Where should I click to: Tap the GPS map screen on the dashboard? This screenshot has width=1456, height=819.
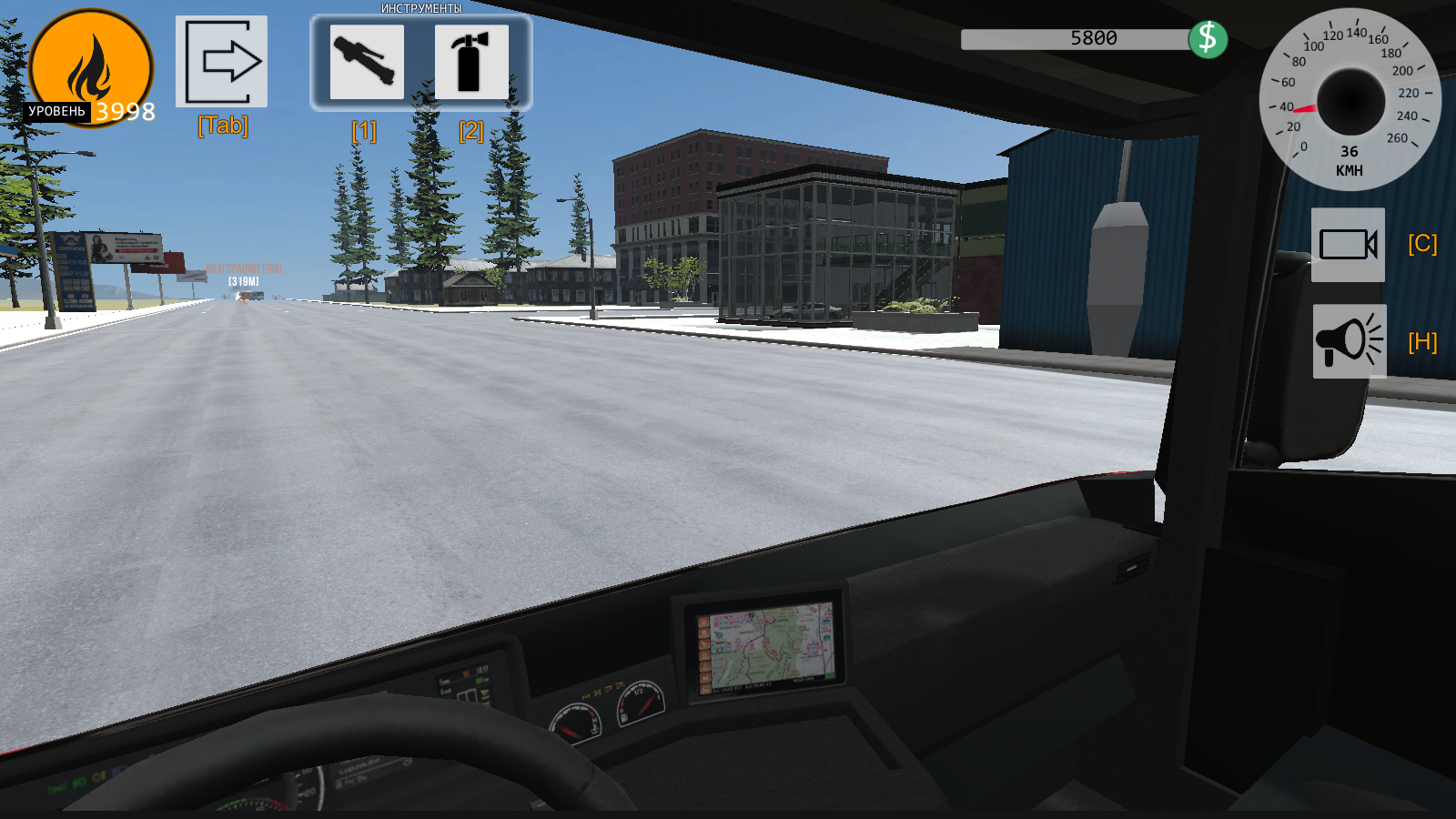(x=769, y=646)
